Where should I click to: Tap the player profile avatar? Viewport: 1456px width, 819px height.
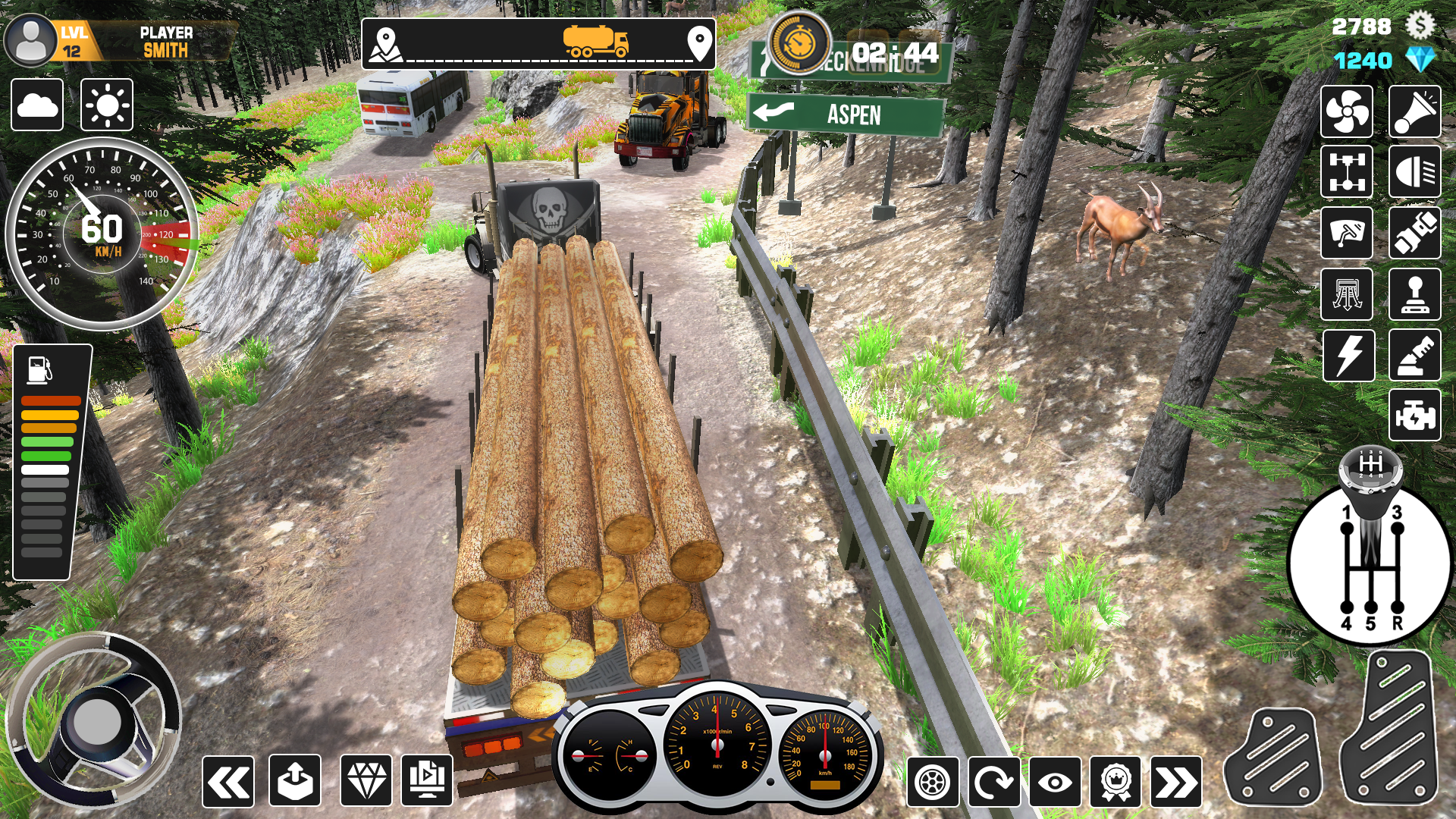click(30, 42)
